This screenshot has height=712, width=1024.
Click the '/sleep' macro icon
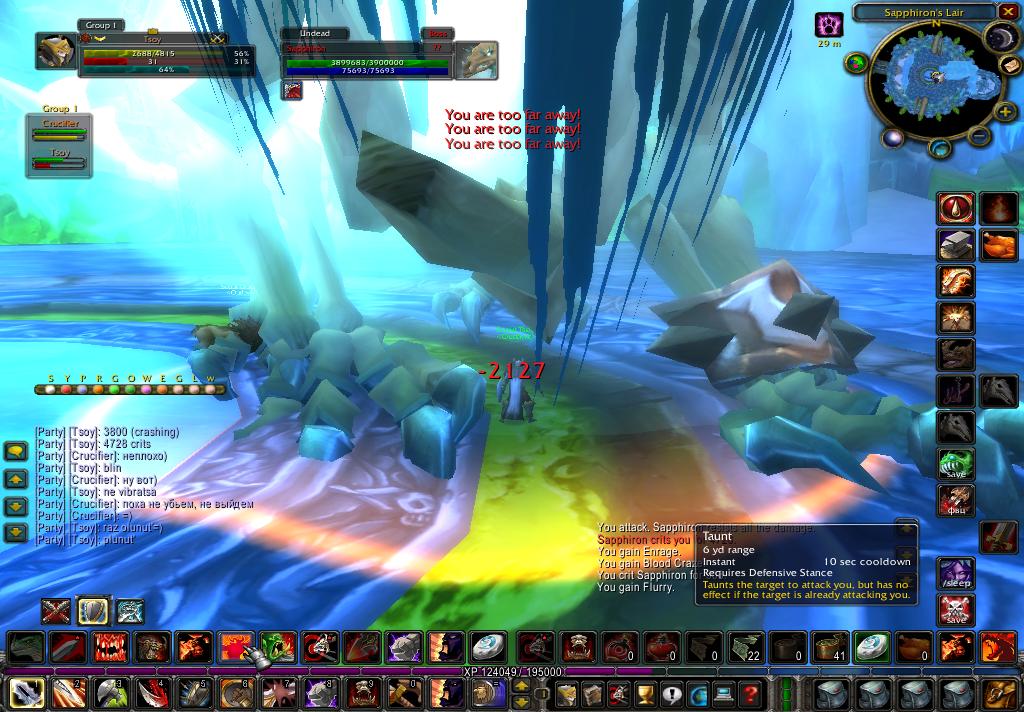(956, 574)
